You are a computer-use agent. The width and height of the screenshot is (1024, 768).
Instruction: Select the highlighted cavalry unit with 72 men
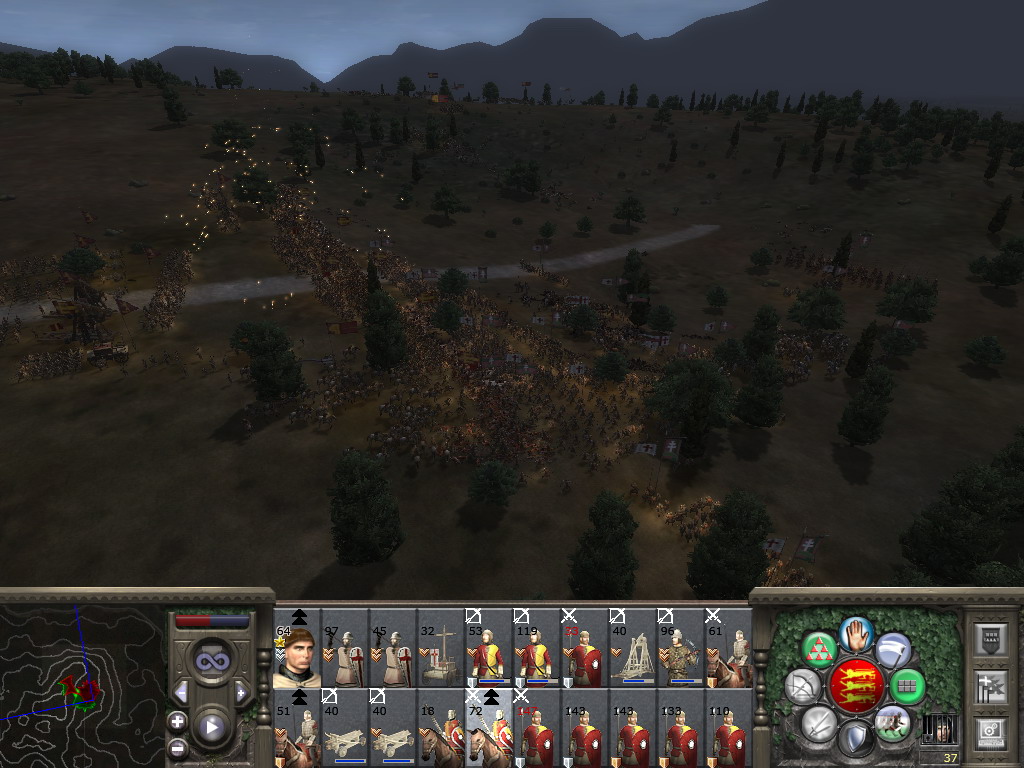click(489, 729)
